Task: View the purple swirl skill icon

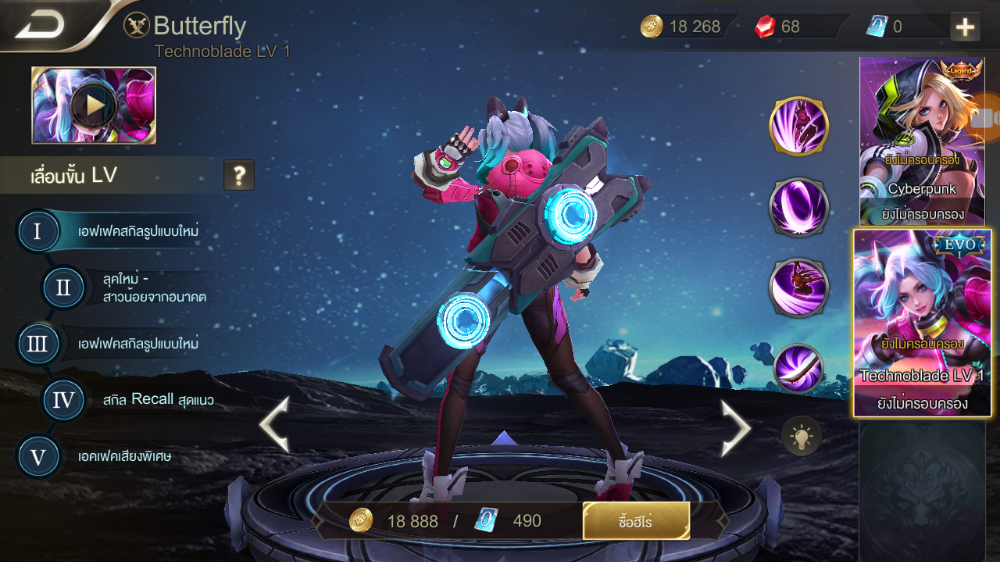Action: tap(798, 207)
